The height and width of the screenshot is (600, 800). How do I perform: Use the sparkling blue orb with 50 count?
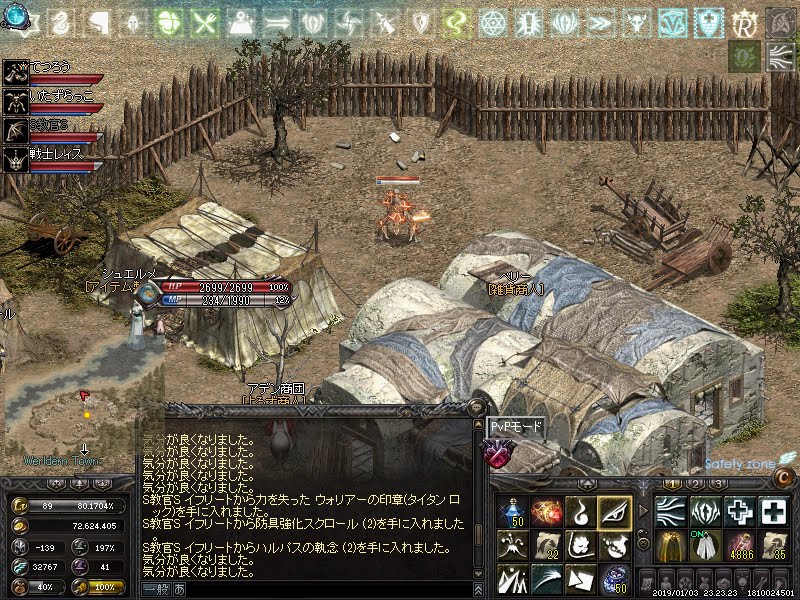[614, 578]
